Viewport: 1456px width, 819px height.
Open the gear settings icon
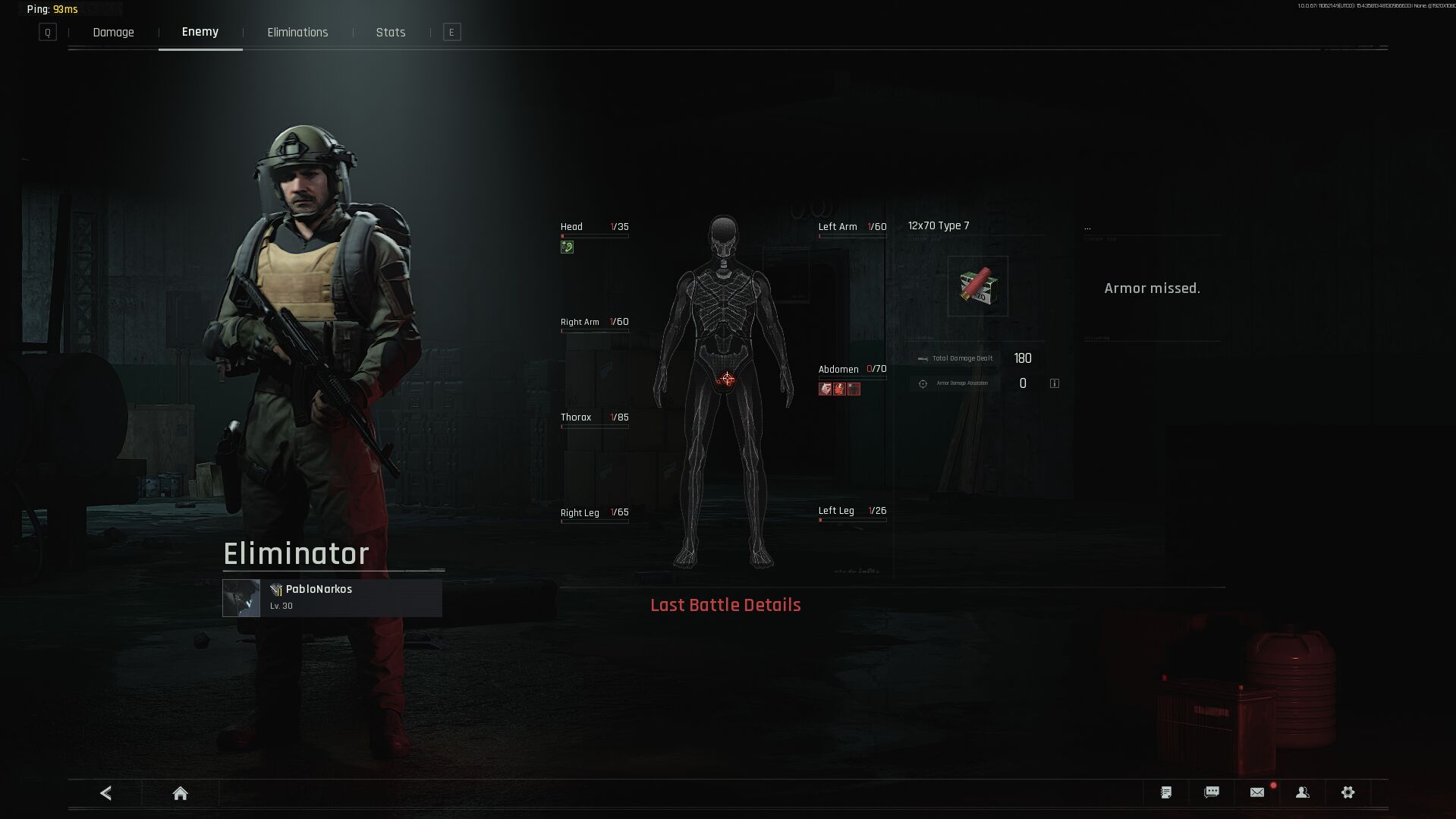pos(1348,792)
